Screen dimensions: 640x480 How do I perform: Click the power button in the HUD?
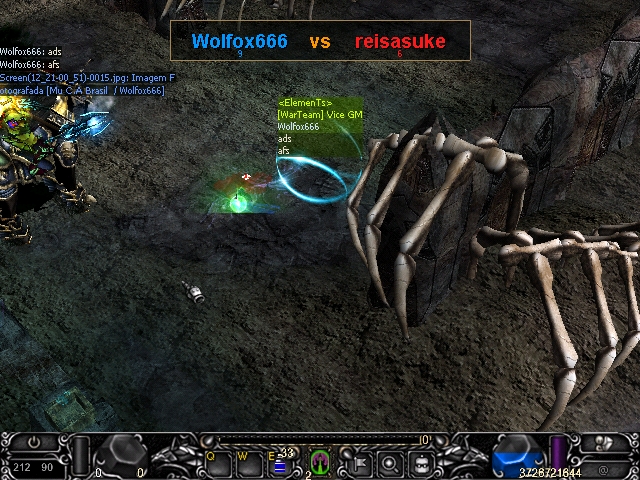pyautogui.click(x=34, y=442)
